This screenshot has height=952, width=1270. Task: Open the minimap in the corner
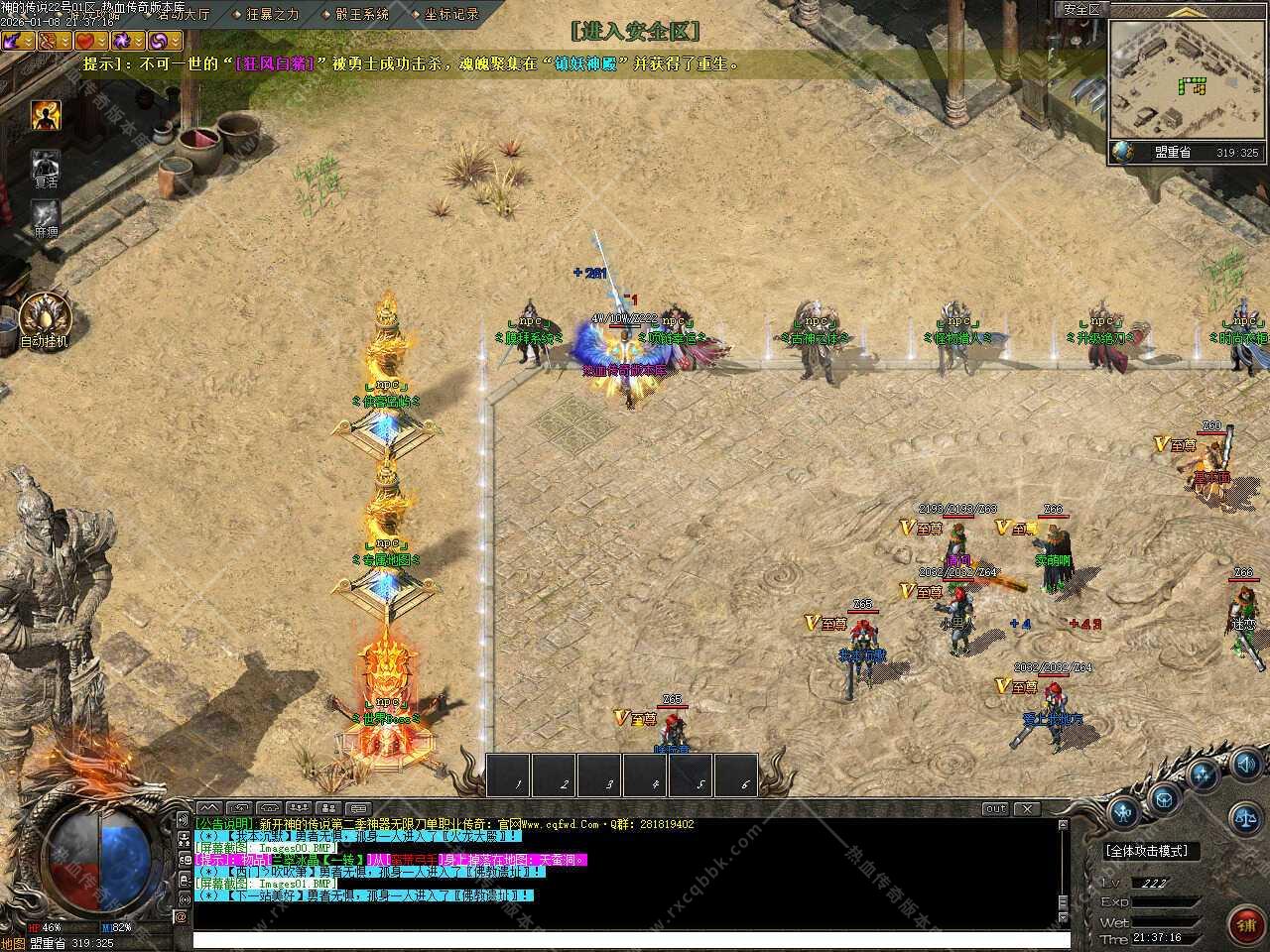pos(1185,79)
